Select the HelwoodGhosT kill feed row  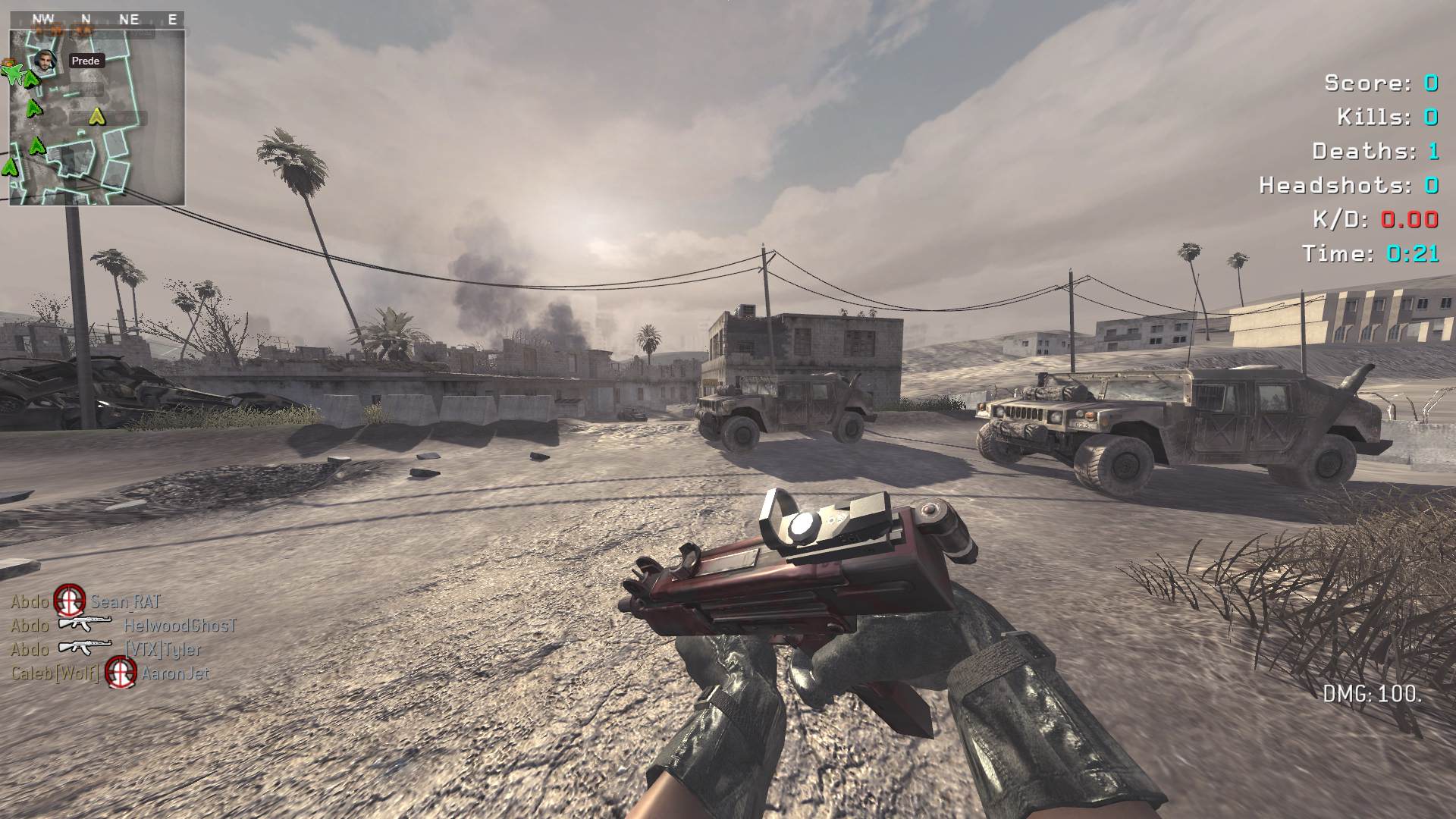point(124,626)
